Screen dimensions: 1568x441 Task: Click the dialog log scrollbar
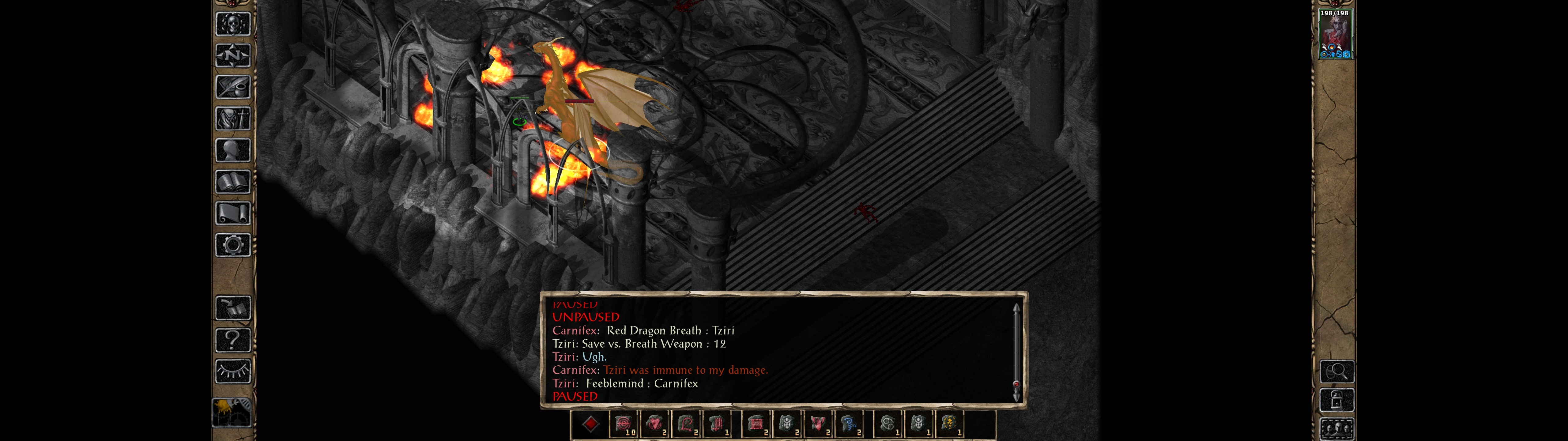pyautogui.click(x=1016, y=352)
